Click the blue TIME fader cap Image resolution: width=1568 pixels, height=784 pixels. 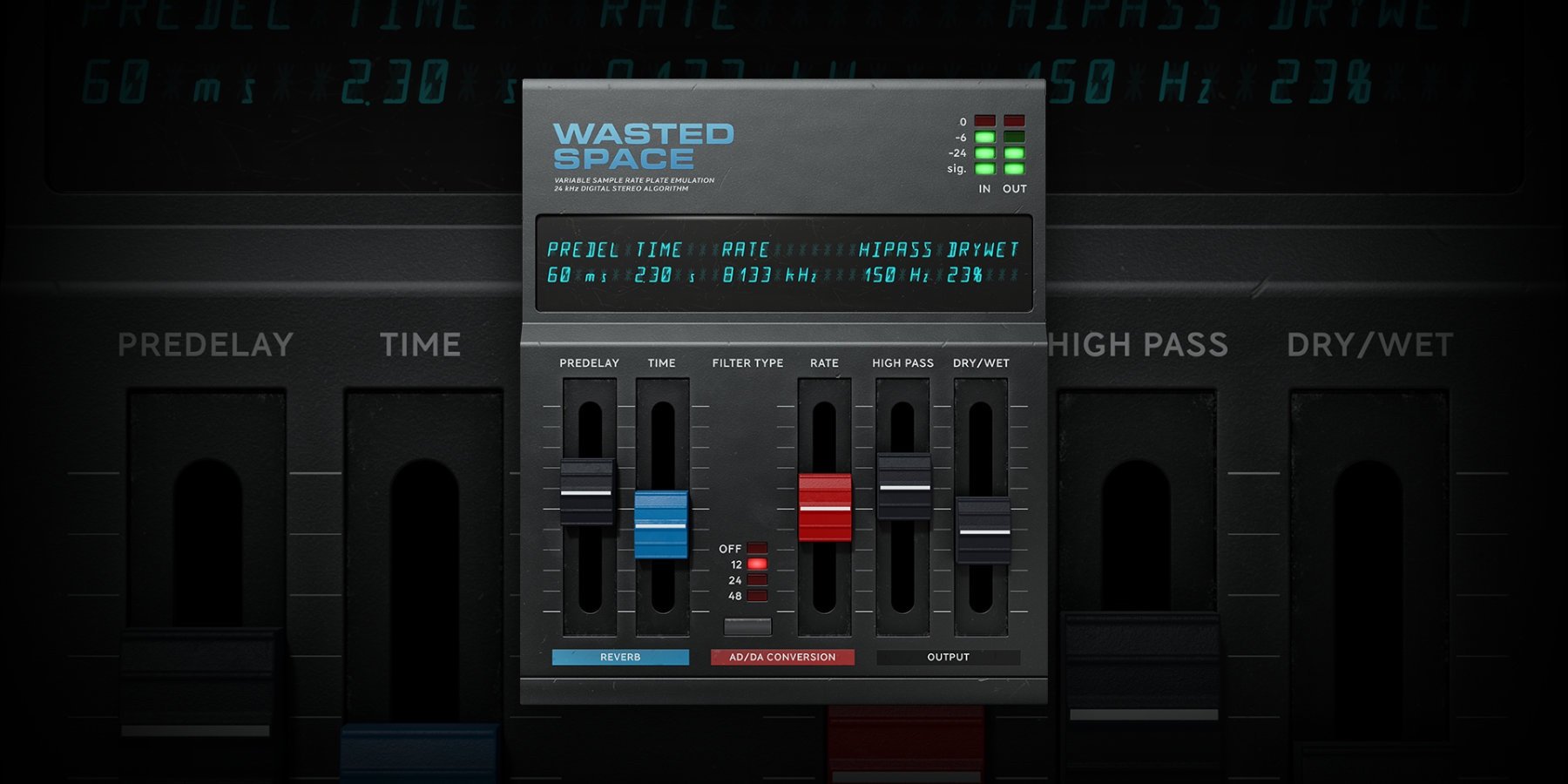click(x=662, y=523)
